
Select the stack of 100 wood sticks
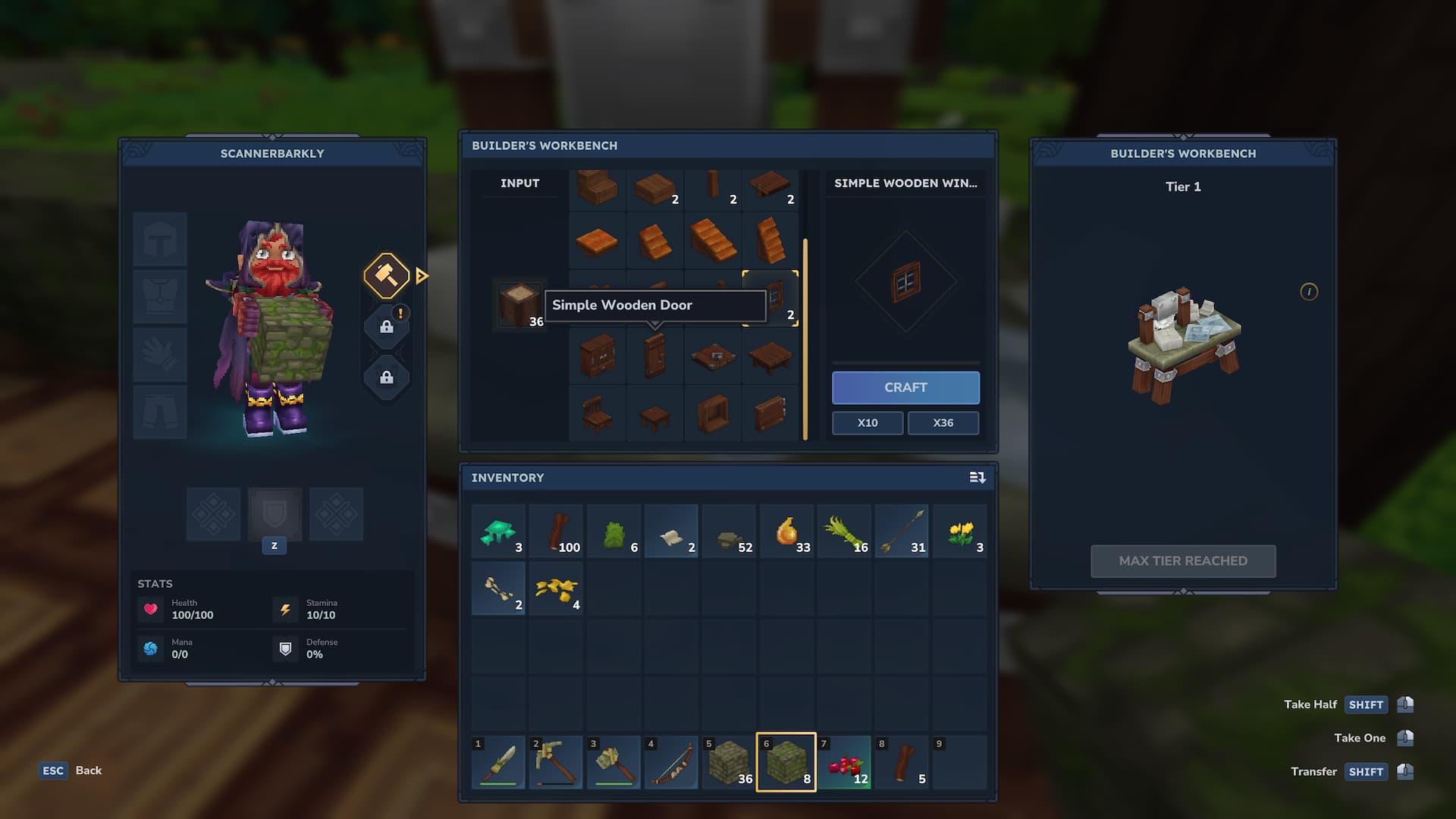[556, 532]
